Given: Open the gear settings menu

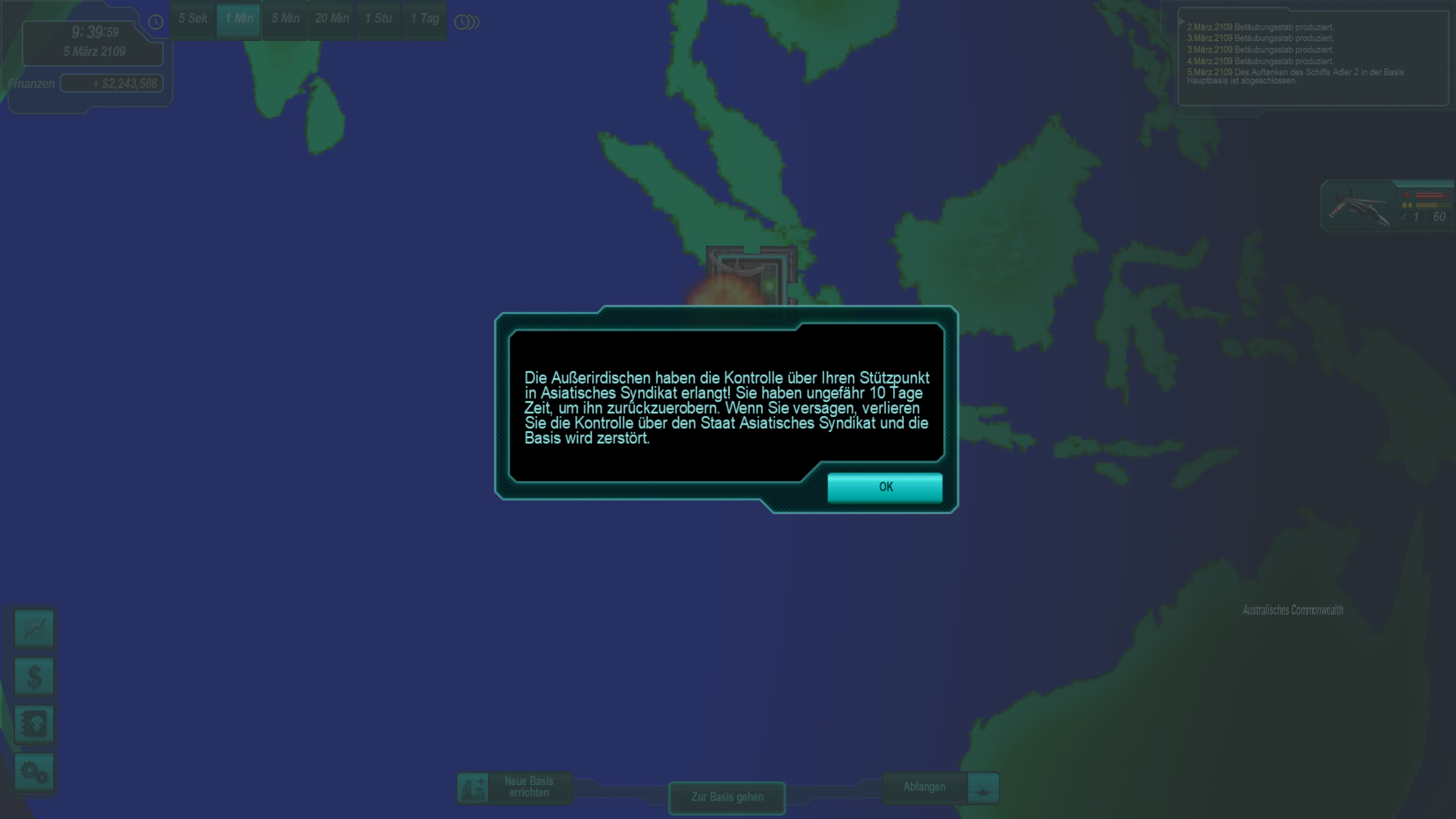Looking at the screenshot, I should [35, 772].
